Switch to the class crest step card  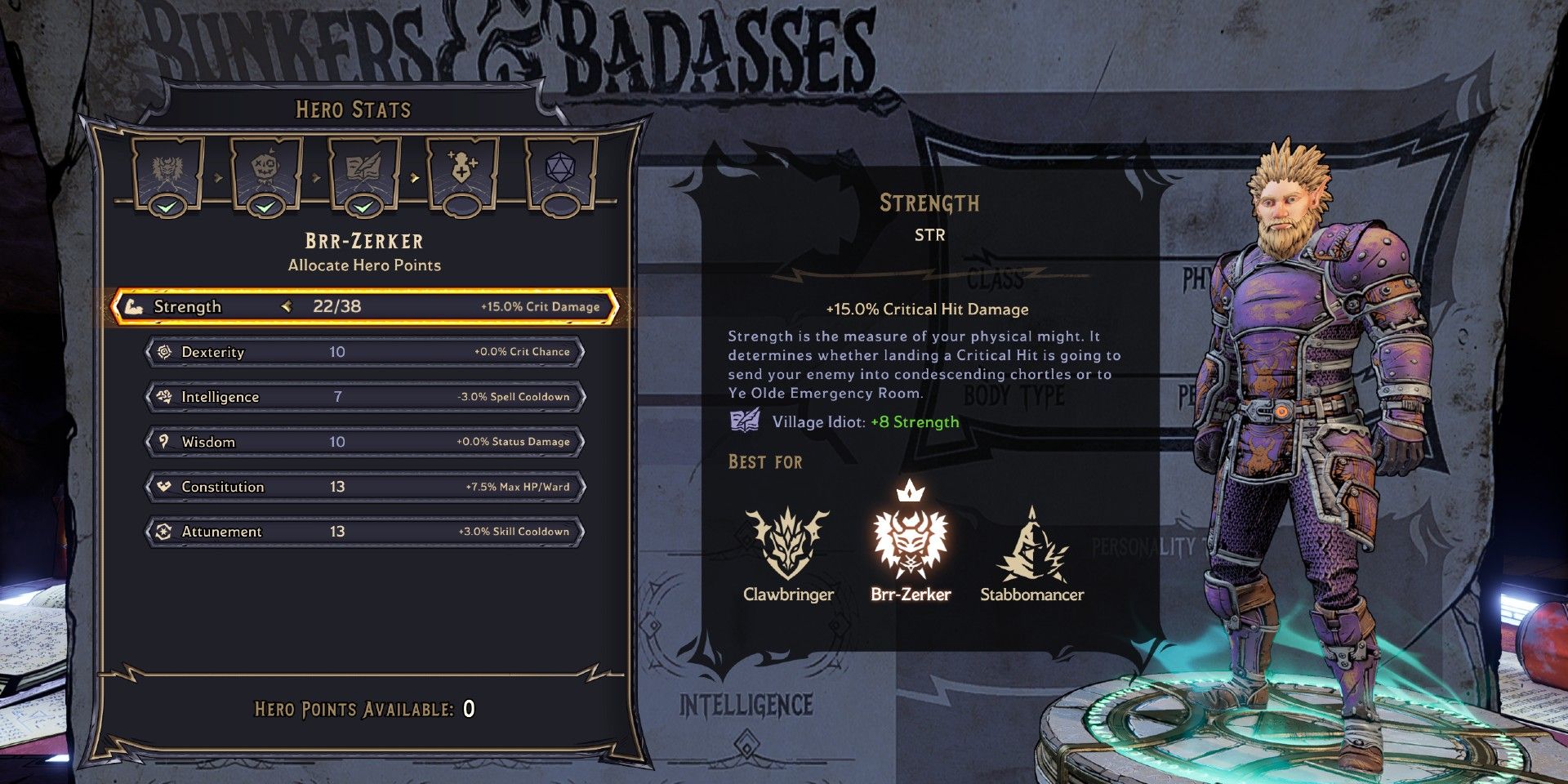pyautogui.click(x=166, y=170)
